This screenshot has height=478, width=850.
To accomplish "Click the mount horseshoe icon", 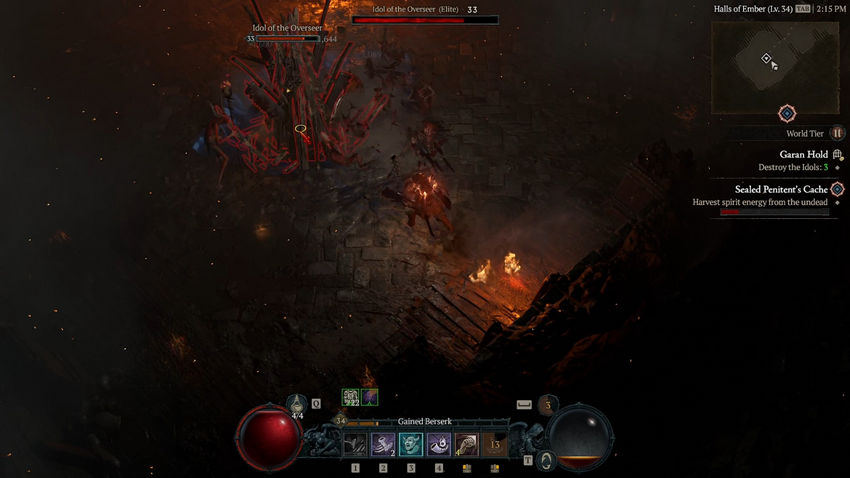I will [547, 460].
